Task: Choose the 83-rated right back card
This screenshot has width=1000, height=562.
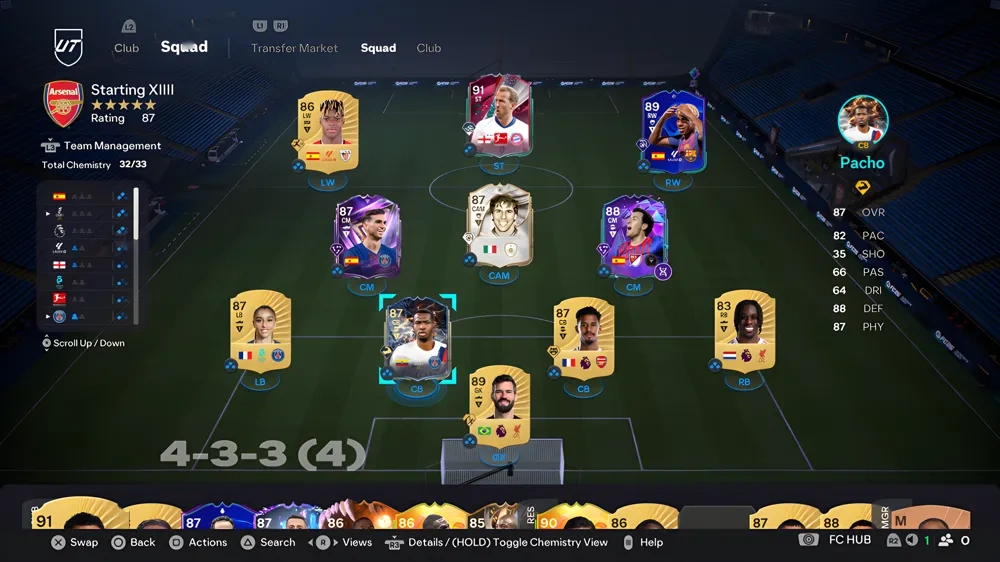Action: pyautogui.click(x=744, y=331)
